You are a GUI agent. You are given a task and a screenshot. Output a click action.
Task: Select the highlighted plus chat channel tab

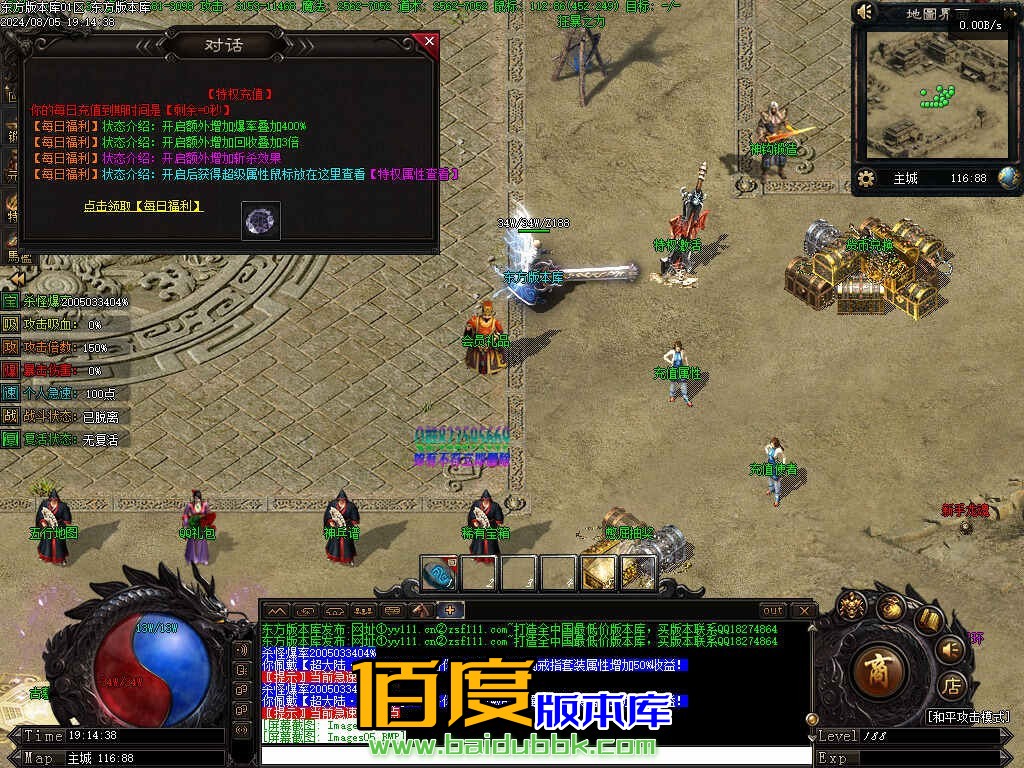(x=450, y=610)
